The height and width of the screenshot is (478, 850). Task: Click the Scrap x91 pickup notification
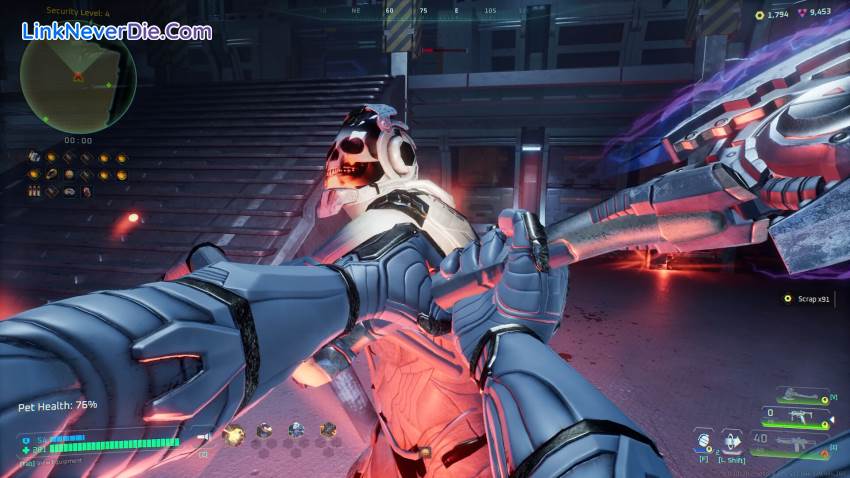[808, 298]
